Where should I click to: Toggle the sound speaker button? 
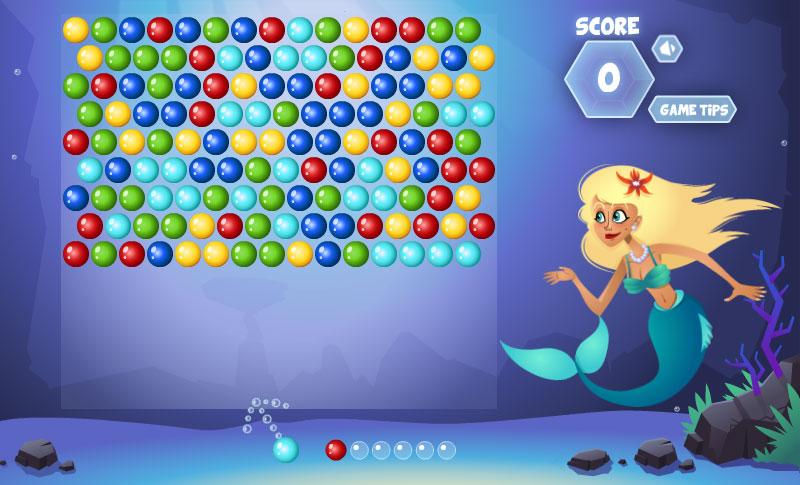click(x=666, y=48)
